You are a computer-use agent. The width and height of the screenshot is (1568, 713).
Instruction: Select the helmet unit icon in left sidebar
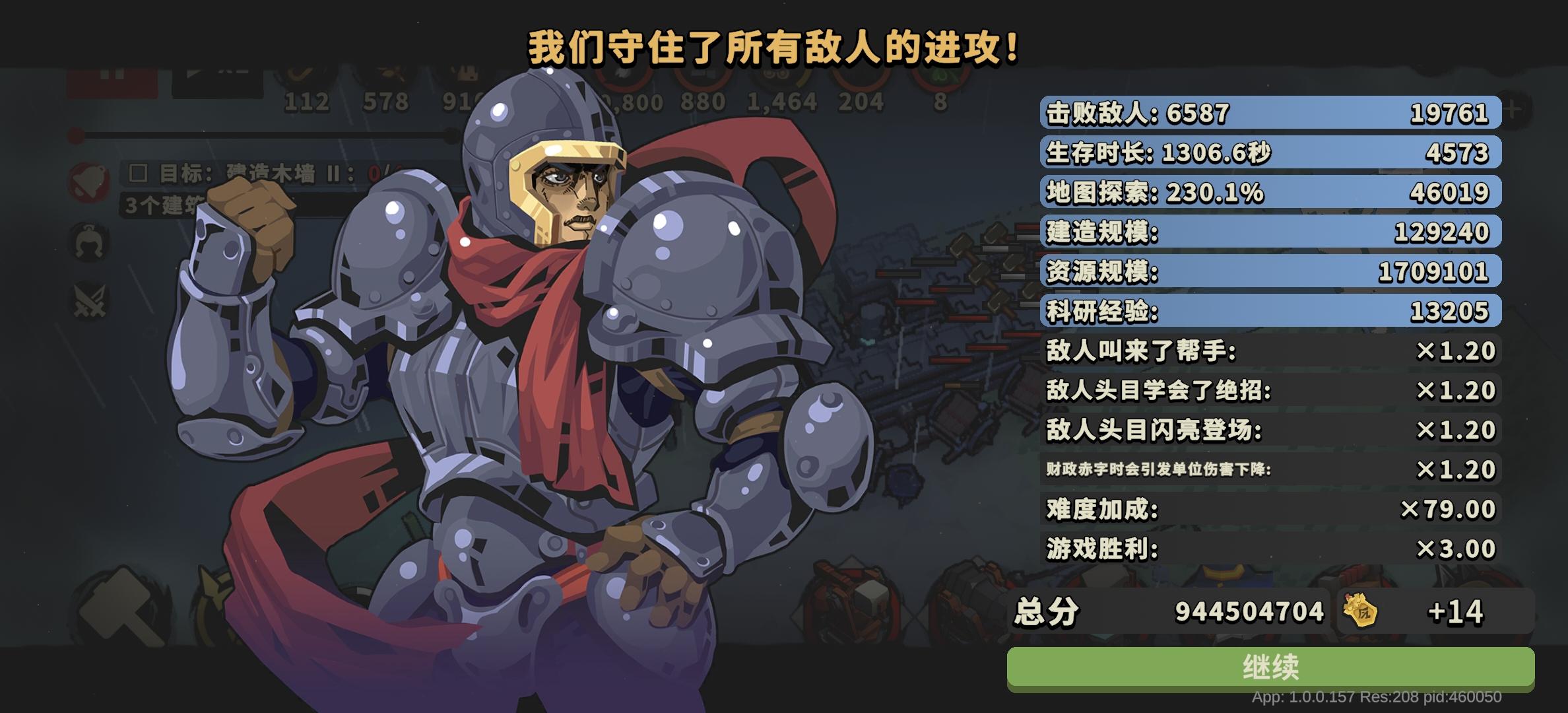[x=91, y=243]
